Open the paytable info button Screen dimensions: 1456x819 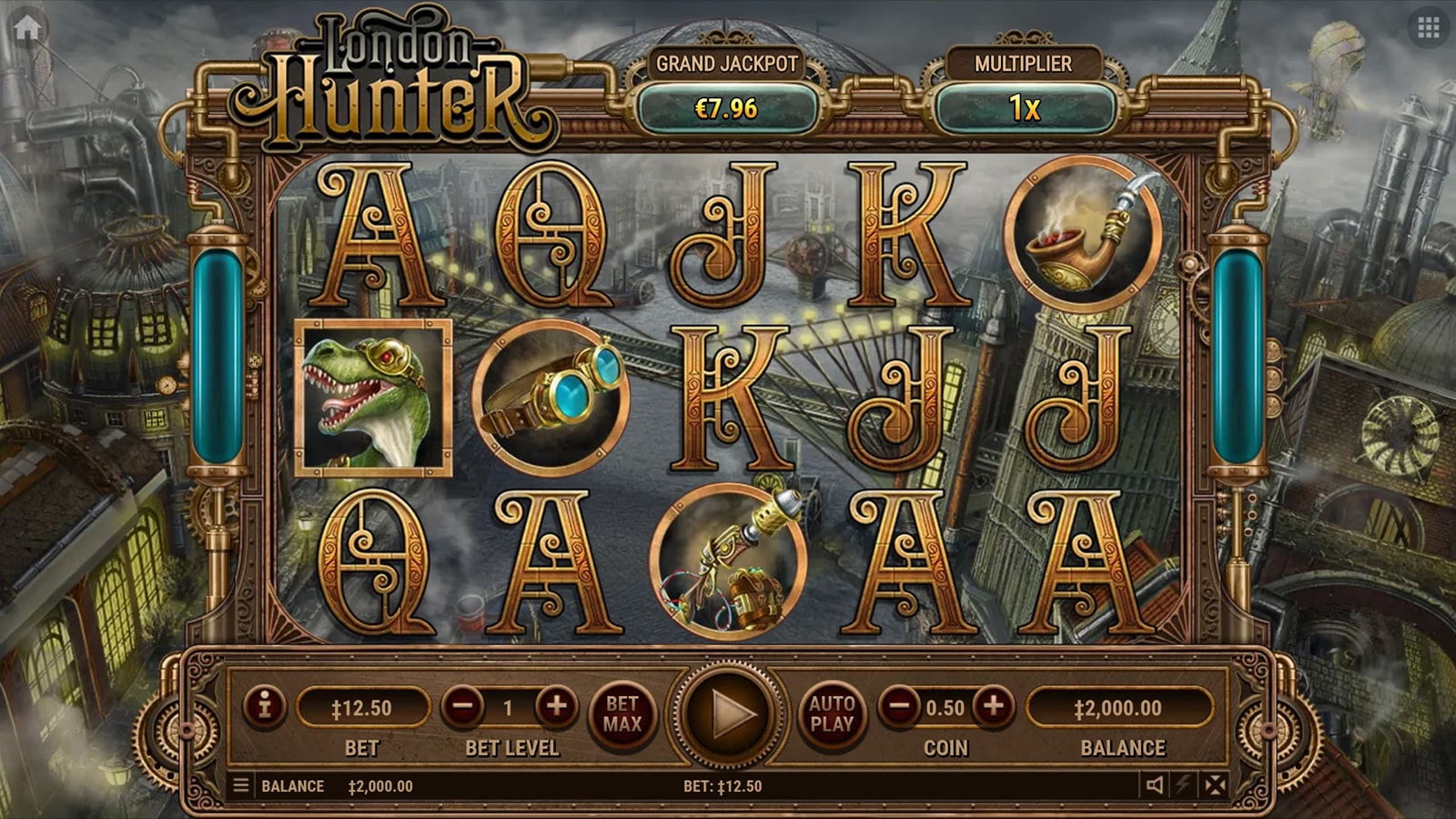coord(265,706)
